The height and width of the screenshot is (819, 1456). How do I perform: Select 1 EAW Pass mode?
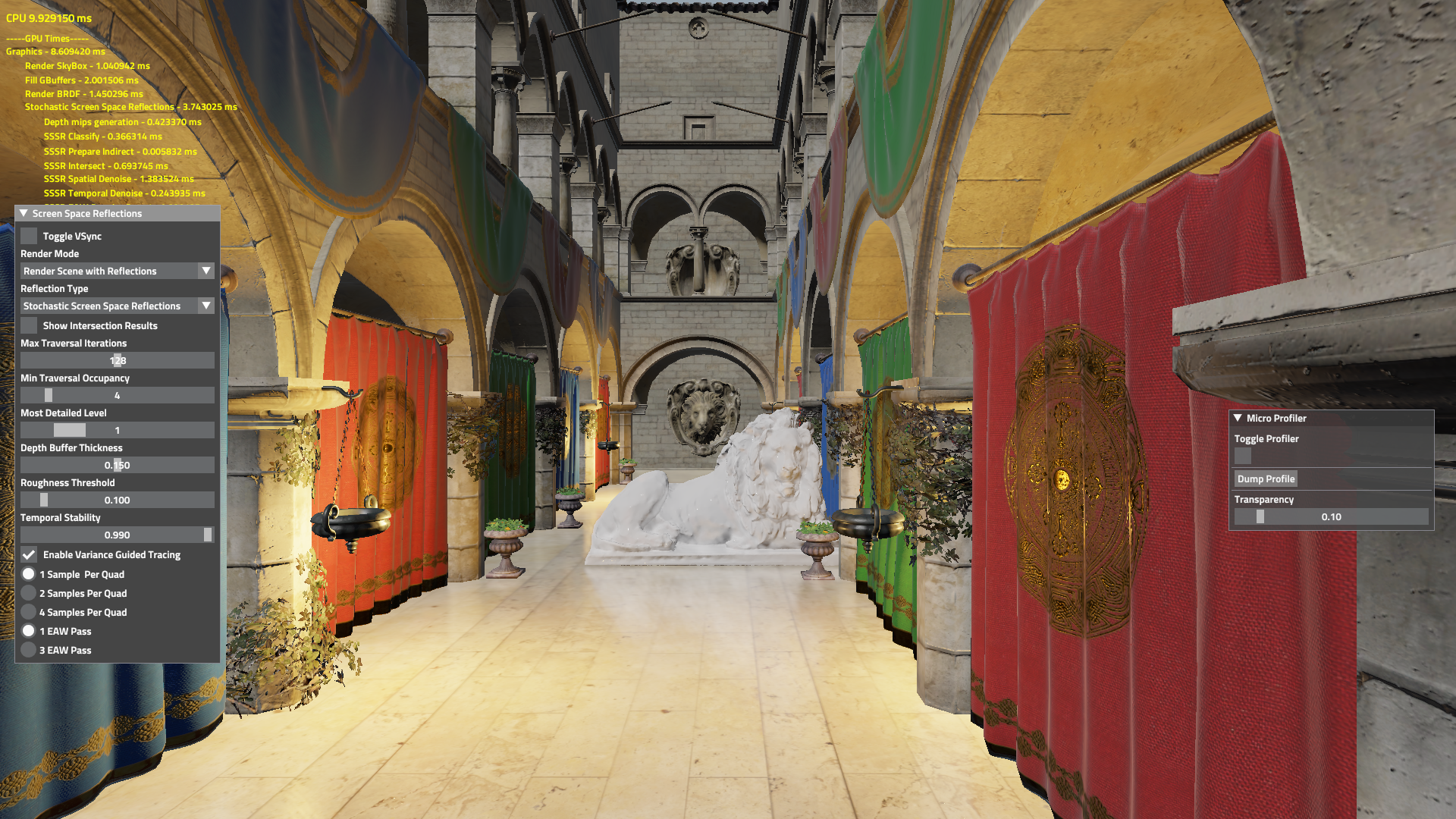(x=29, y=630)
